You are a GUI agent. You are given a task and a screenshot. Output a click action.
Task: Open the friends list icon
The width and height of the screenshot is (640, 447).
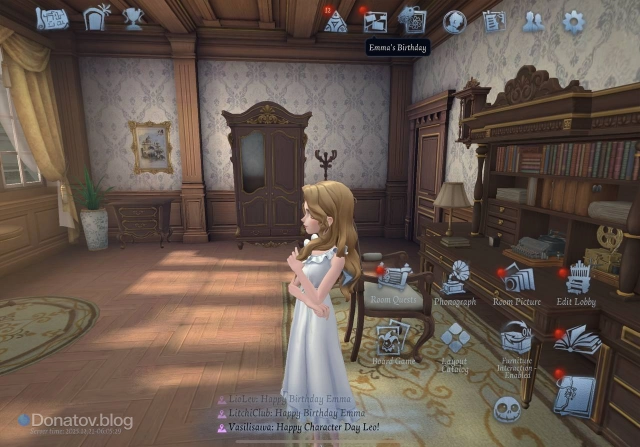(533, 21)
